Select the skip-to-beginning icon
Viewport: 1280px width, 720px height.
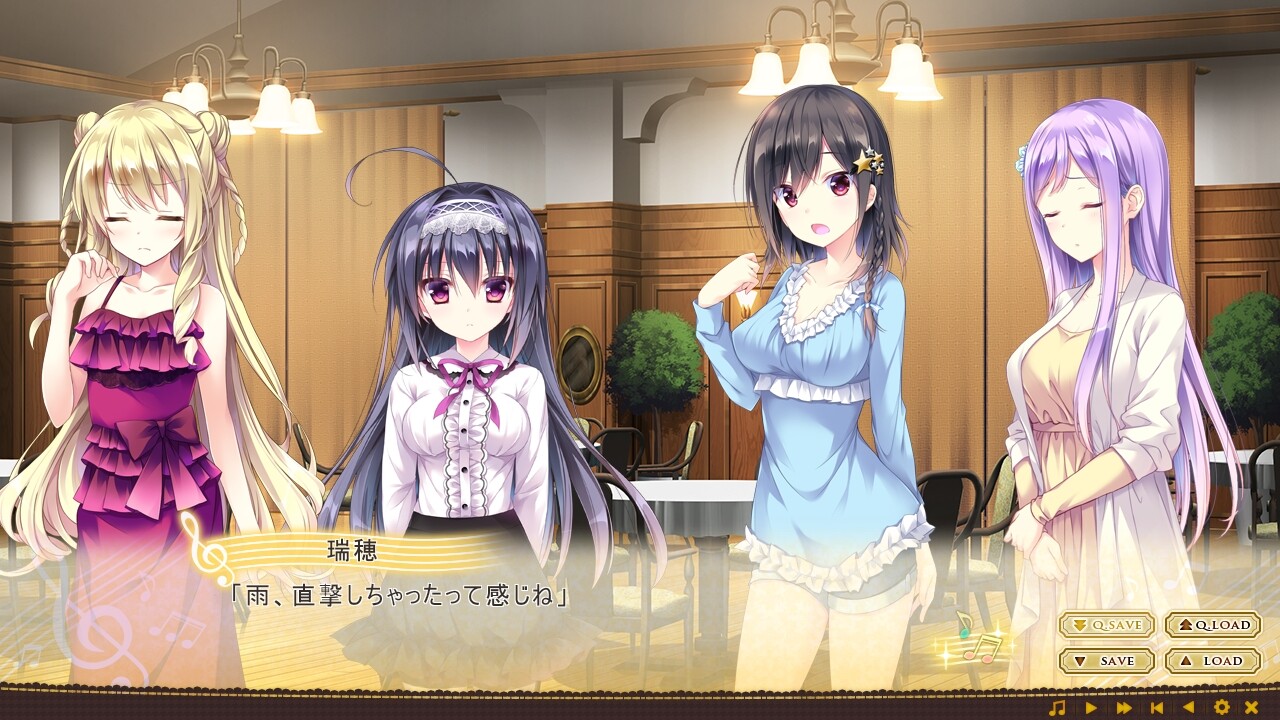click(x=1155, y=706)
